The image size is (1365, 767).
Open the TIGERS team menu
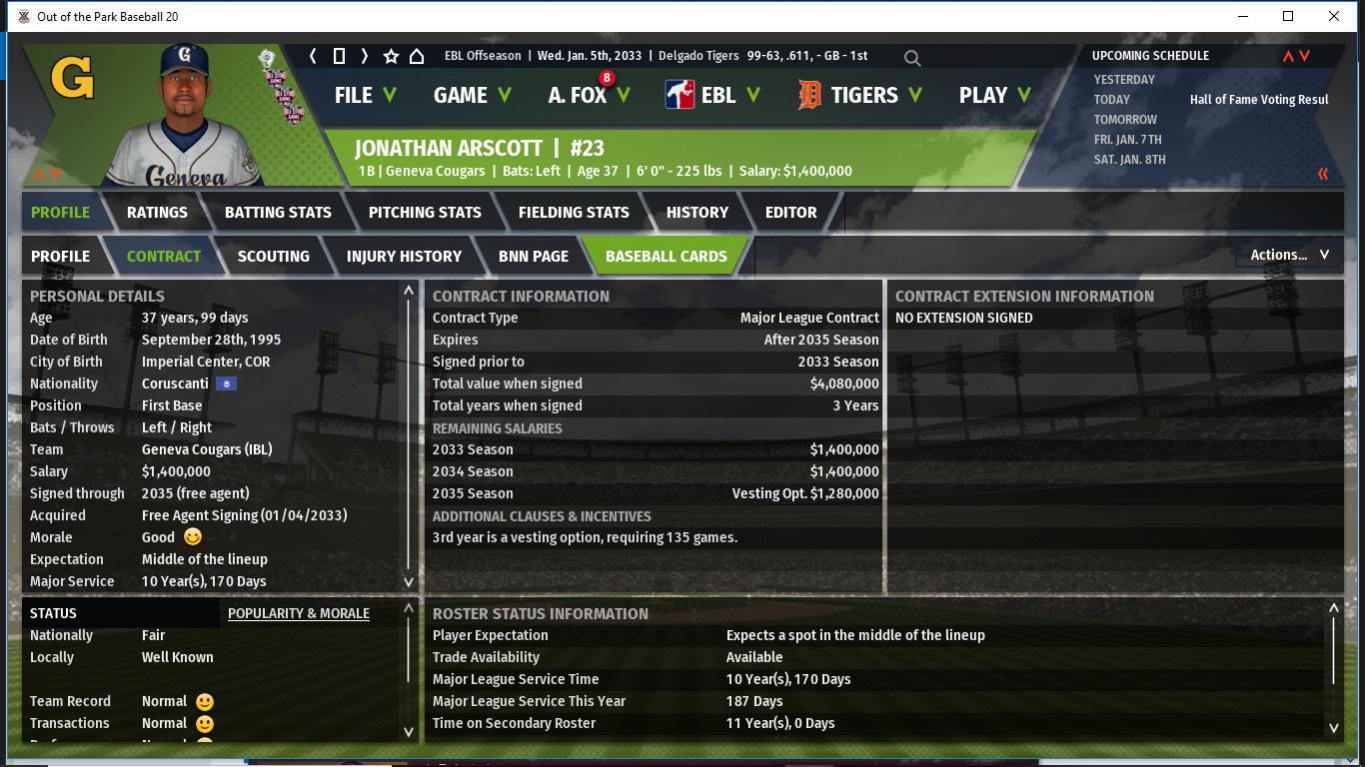pyautogui.click(x=859, y=95)
